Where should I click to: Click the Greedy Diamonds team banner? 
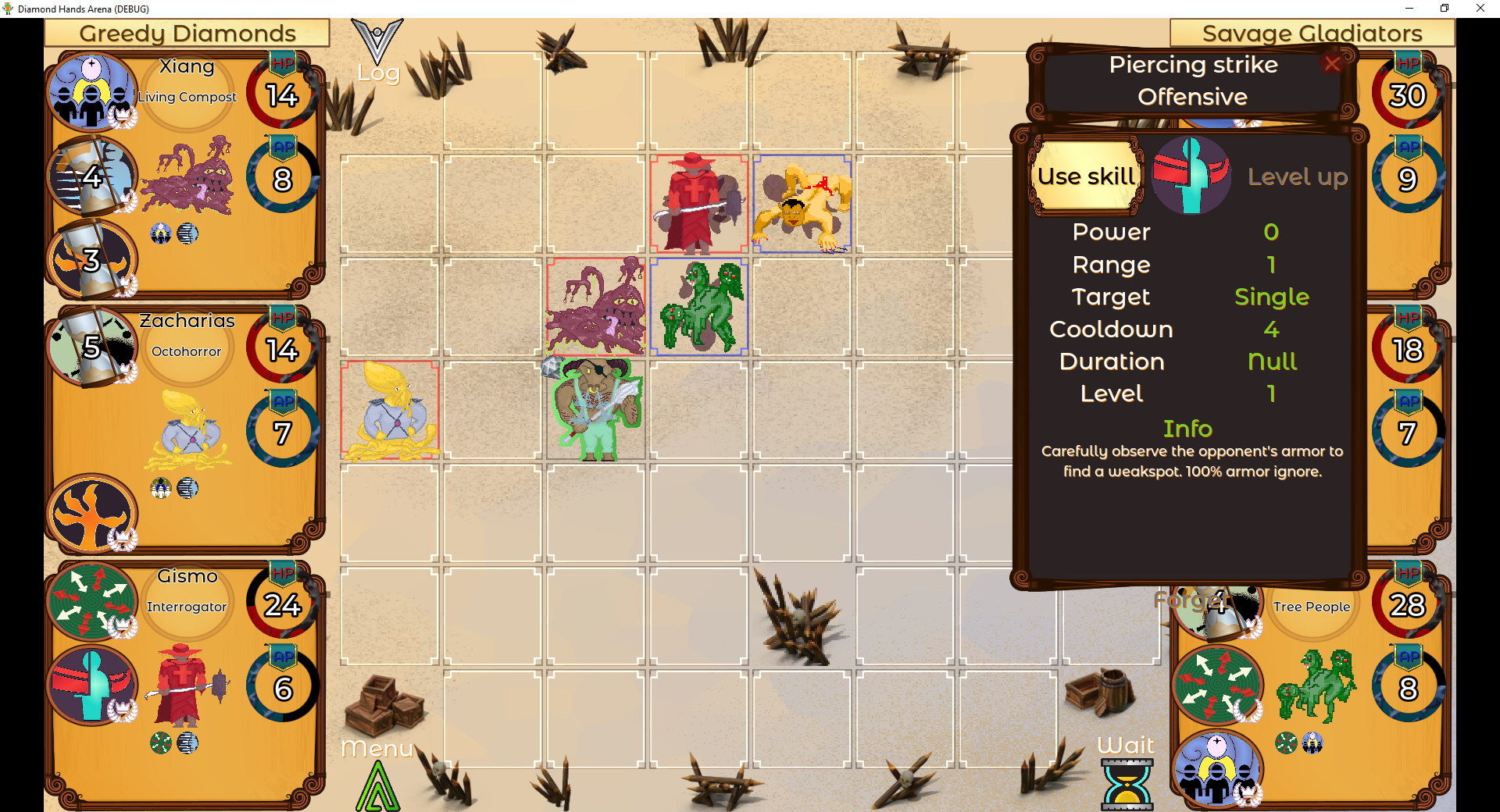[x=187, y=33]
